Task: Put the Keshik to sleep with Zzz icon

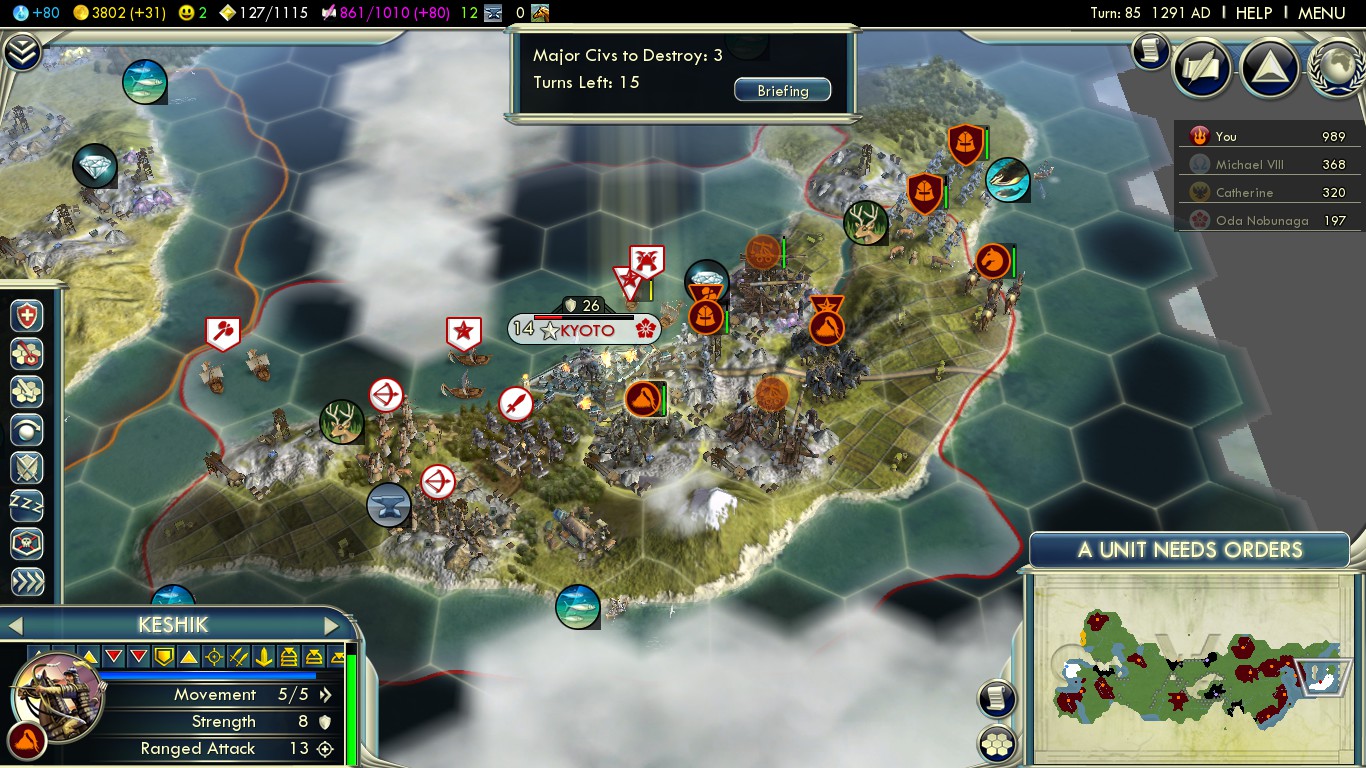Action: (x=27, y=507)
